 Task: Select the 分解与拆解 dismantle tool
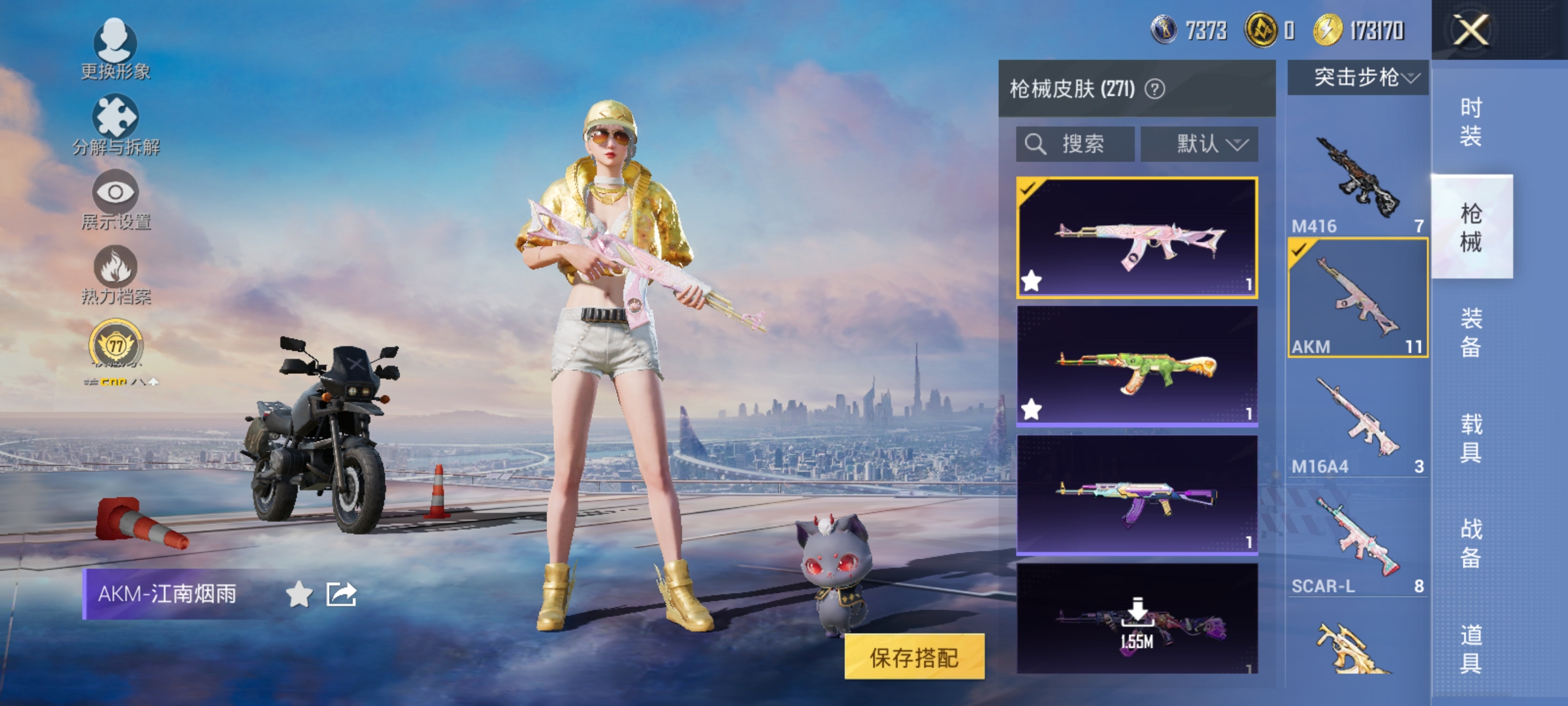point(116,124)
